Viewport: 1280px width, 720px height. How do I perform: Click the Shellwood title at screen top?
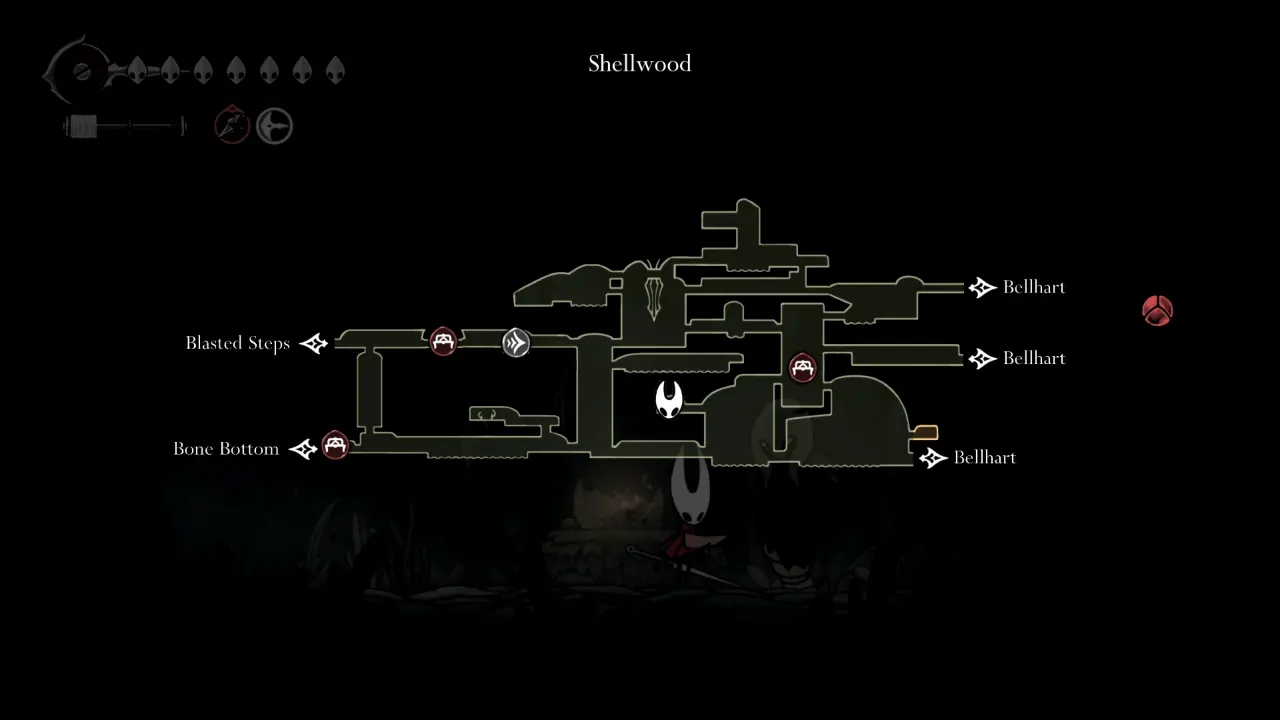click(639, 63)
